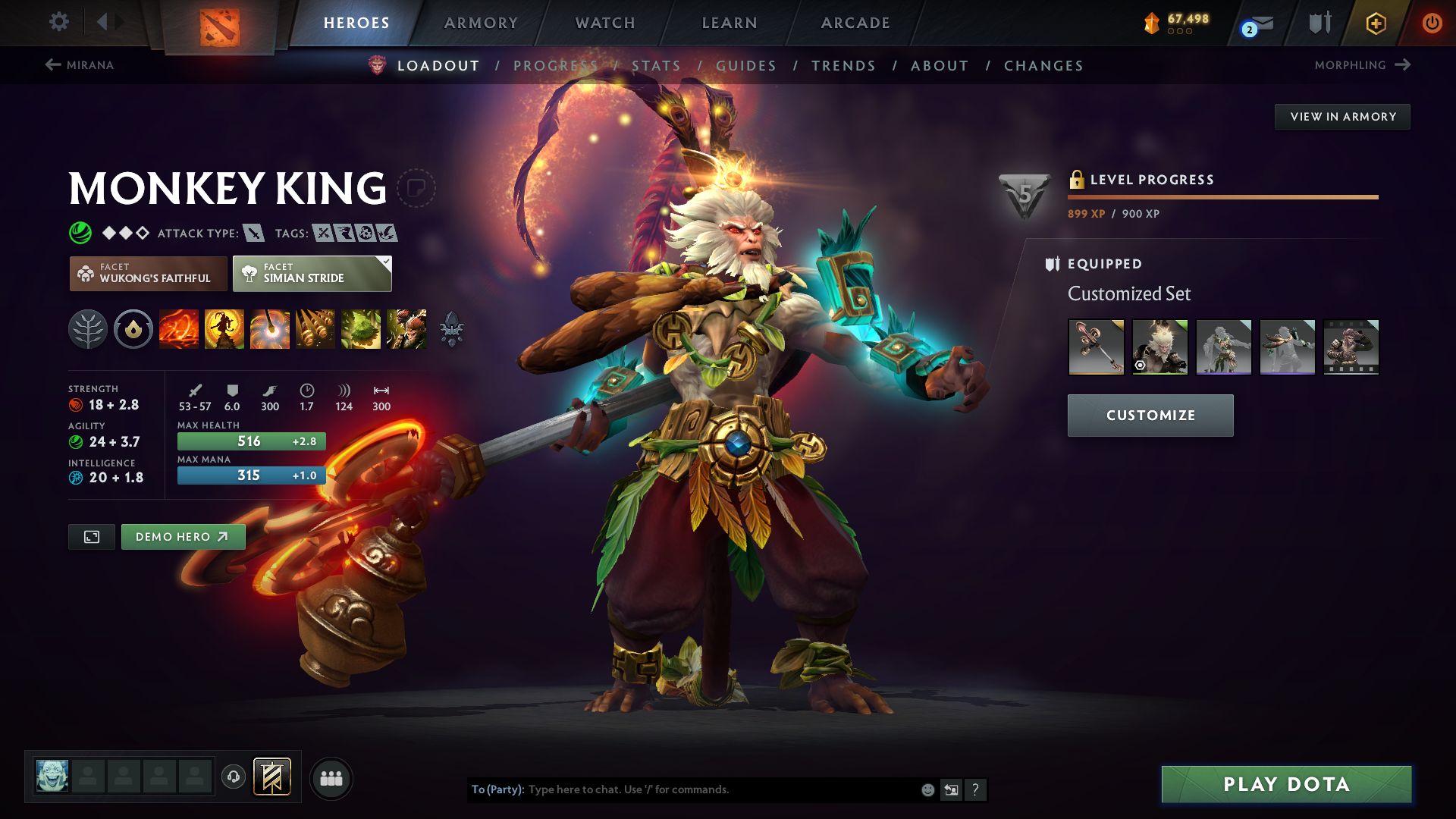Open the settings gear icon

click(x=59, y=23)
